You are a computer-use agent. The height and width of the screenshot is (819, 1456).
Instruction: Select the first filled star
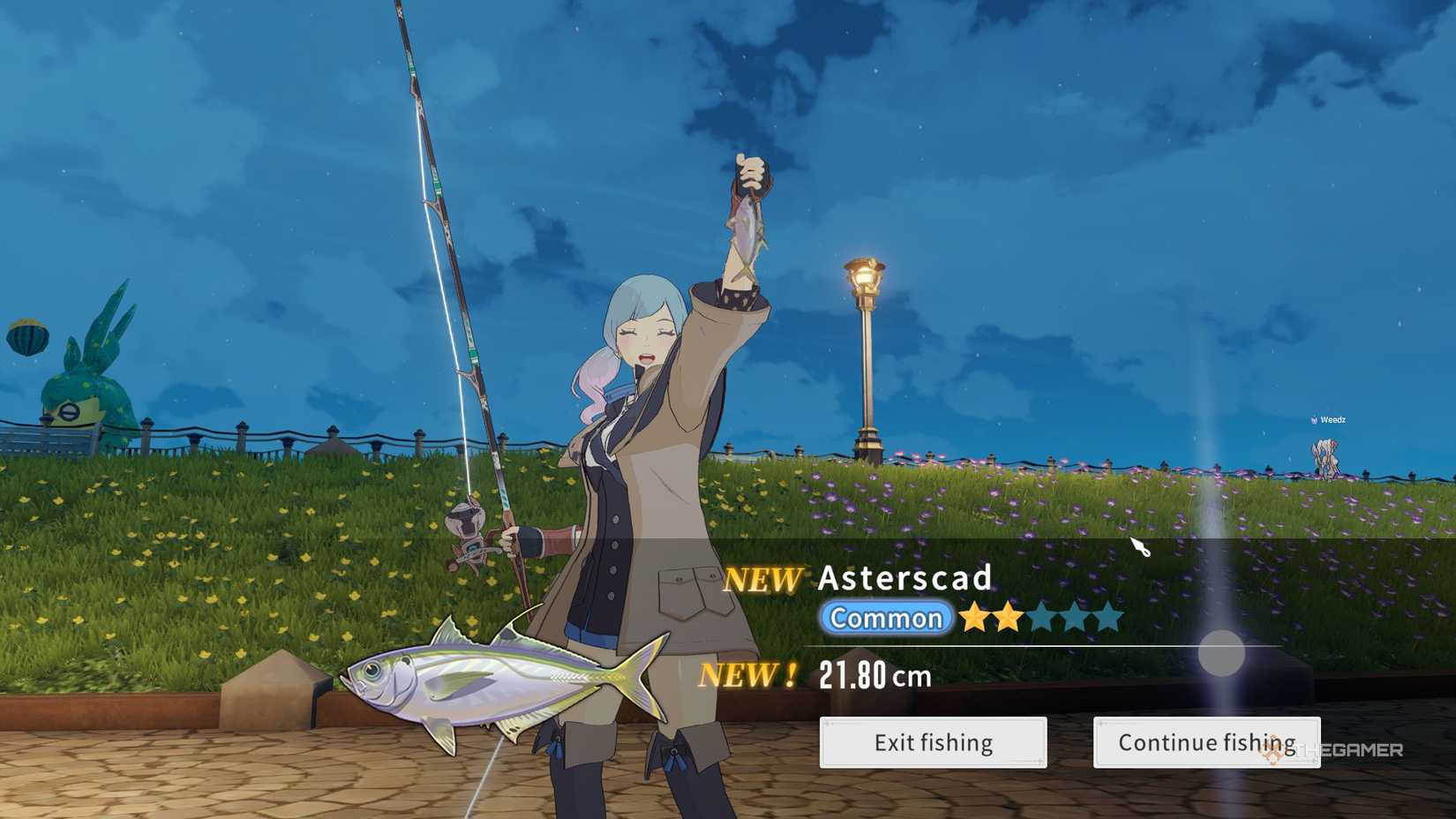pos(974,617)
